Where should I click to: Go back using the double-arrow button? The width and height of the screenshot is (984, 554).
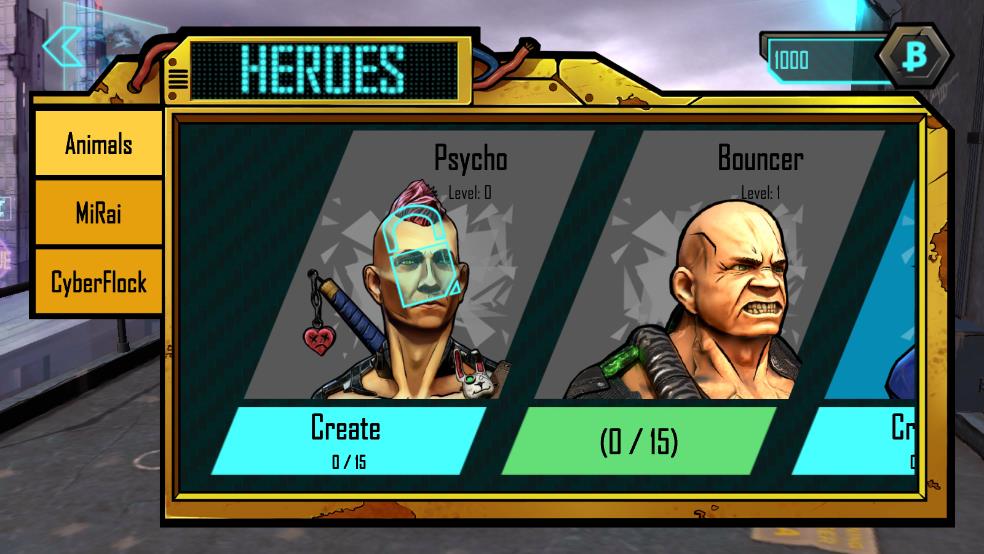point(63,46)
